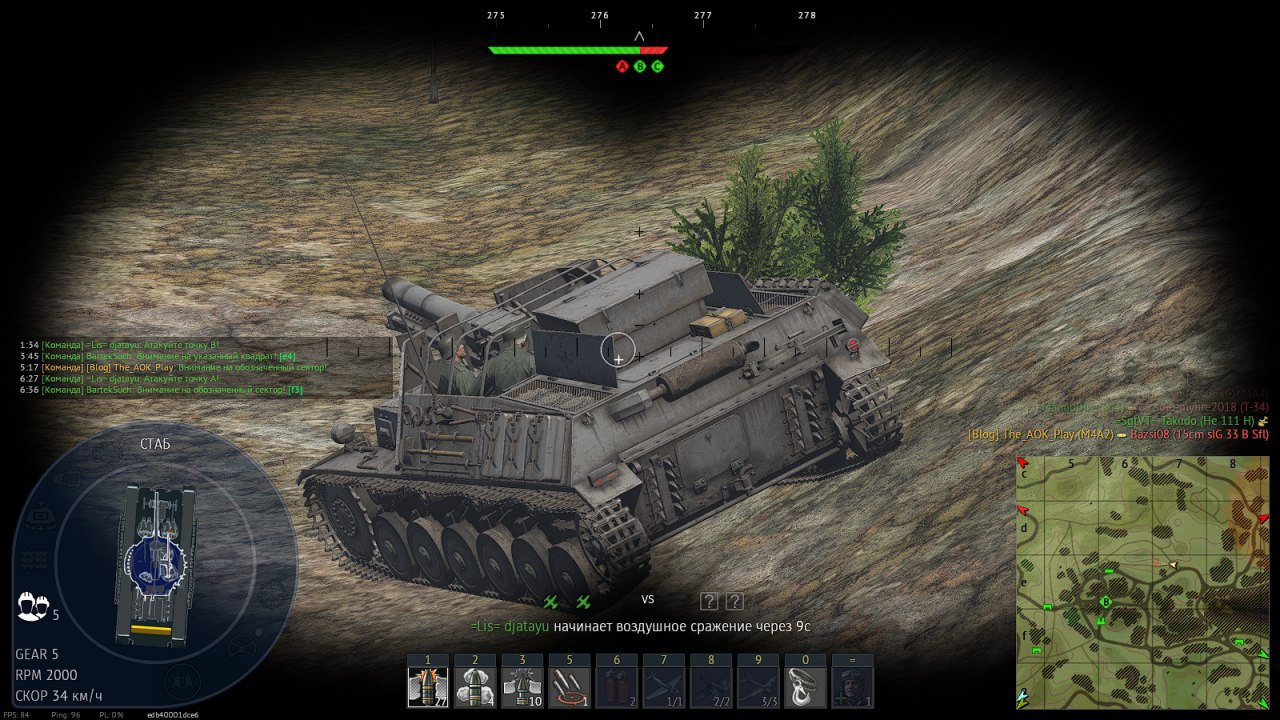Select the armor-piercing shell with 27 rounds
This screenshot has width=1280, height=720.
pyautogui.click(x=428, y=687)
